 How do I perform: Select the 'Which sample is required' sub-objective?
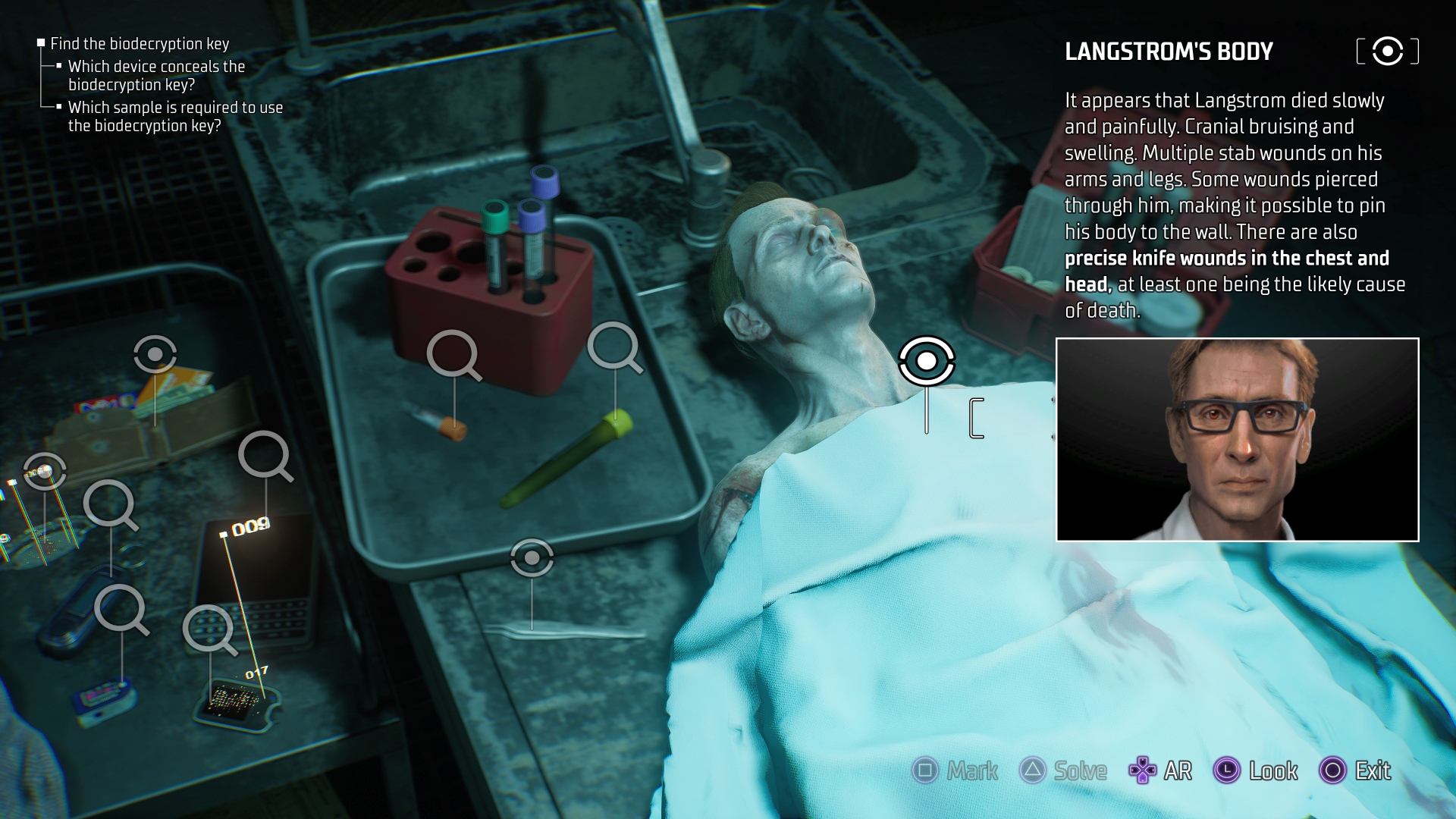(x=175, y=117)
